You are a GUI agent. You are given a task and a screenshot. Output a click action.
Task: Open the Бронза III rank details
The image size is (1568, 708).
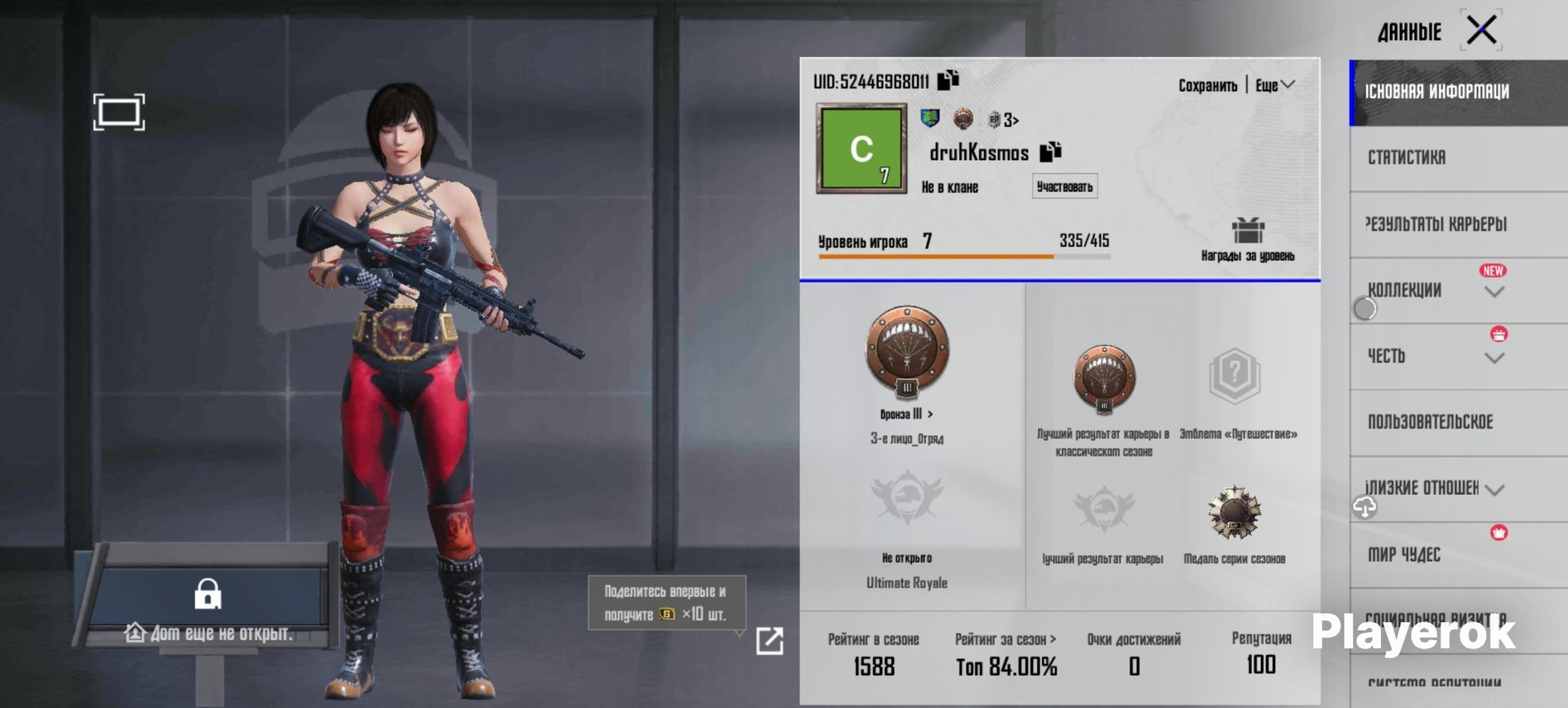[x=906, y=414]
